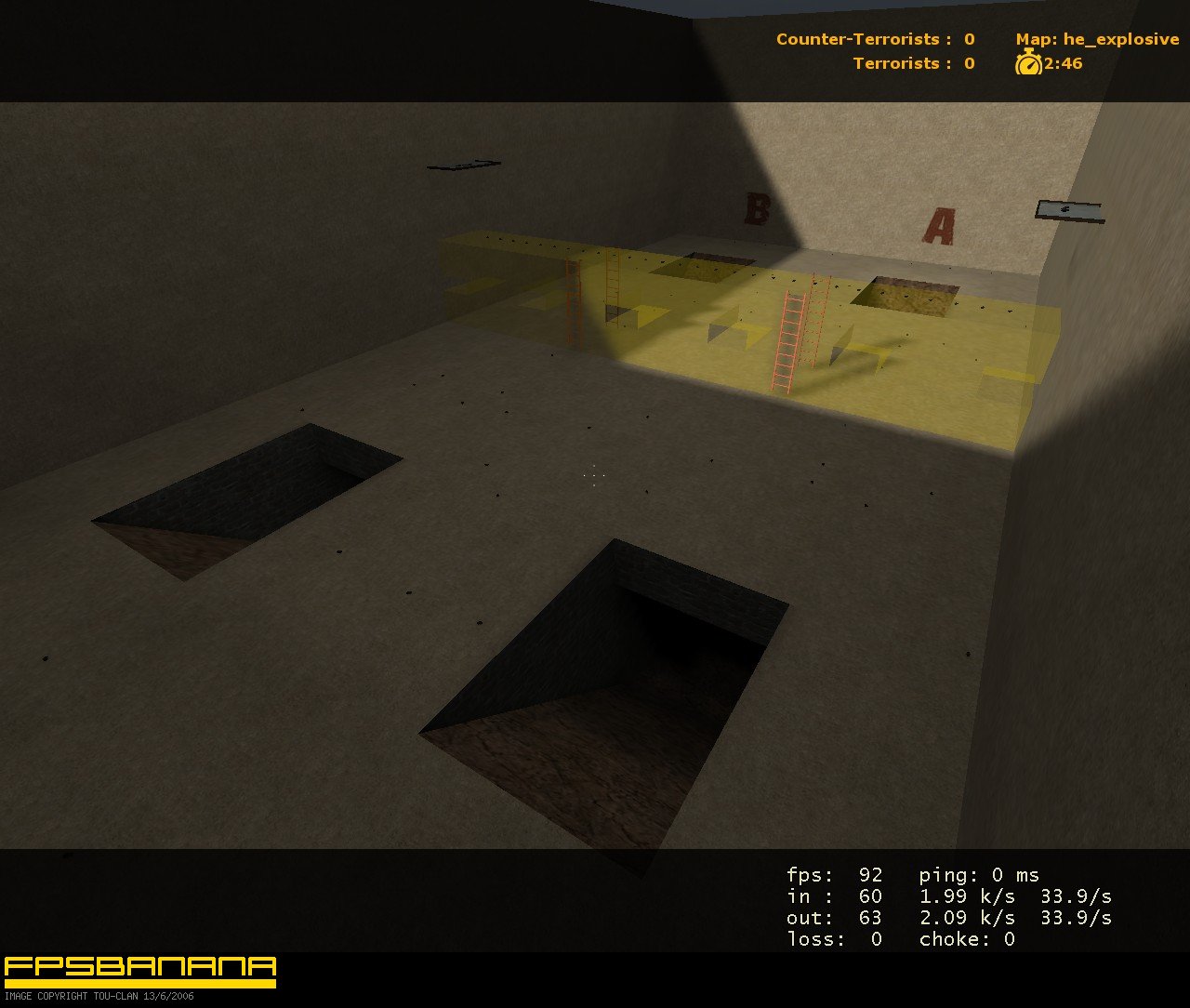The height and width of the screenshot is (1008, 1190).
Task: Click the loss: 0 stat
Action: point(831,939)
